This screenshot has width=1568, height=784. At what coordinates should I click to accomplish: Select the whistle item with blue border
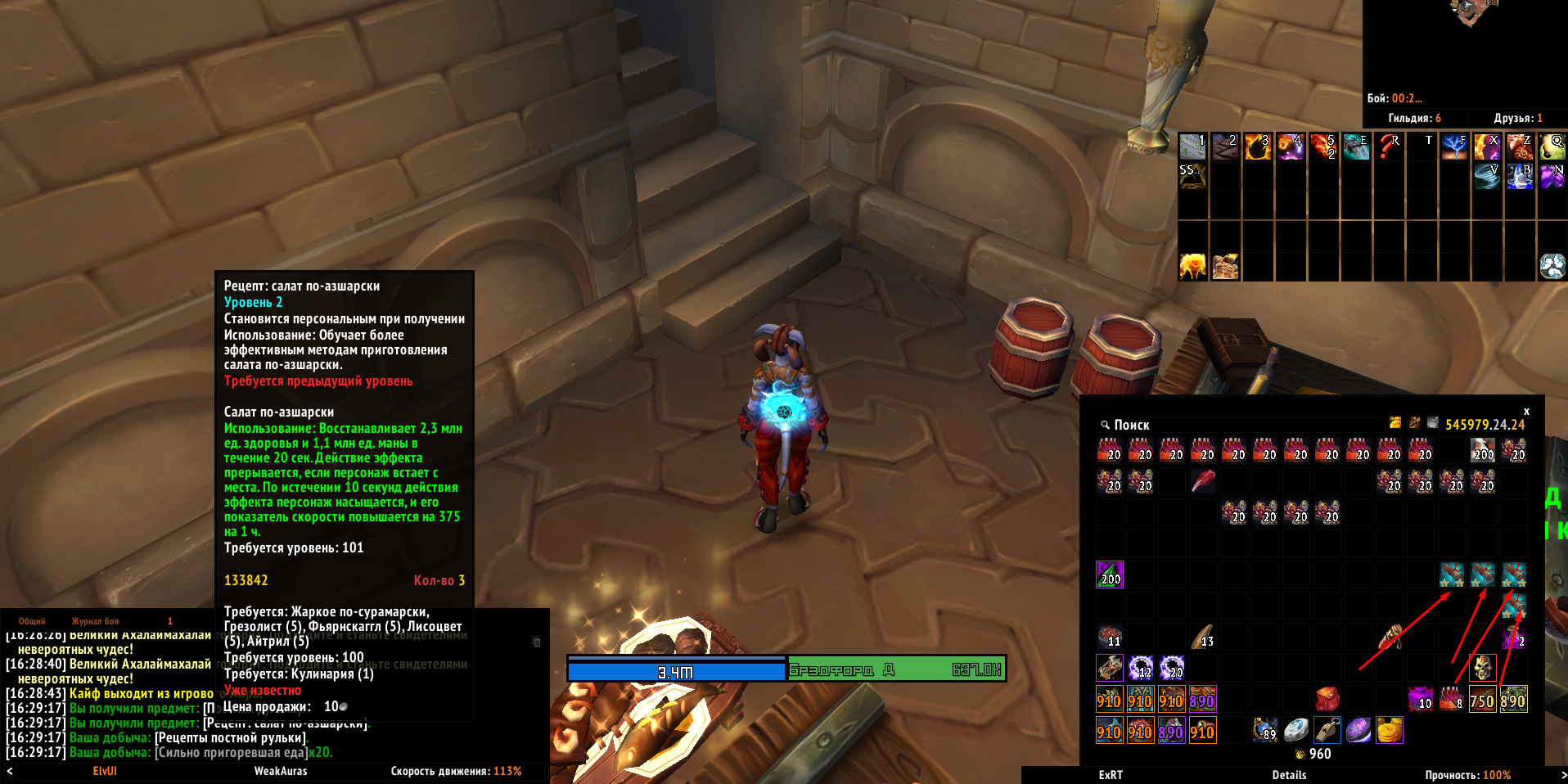click(1327, 730)
